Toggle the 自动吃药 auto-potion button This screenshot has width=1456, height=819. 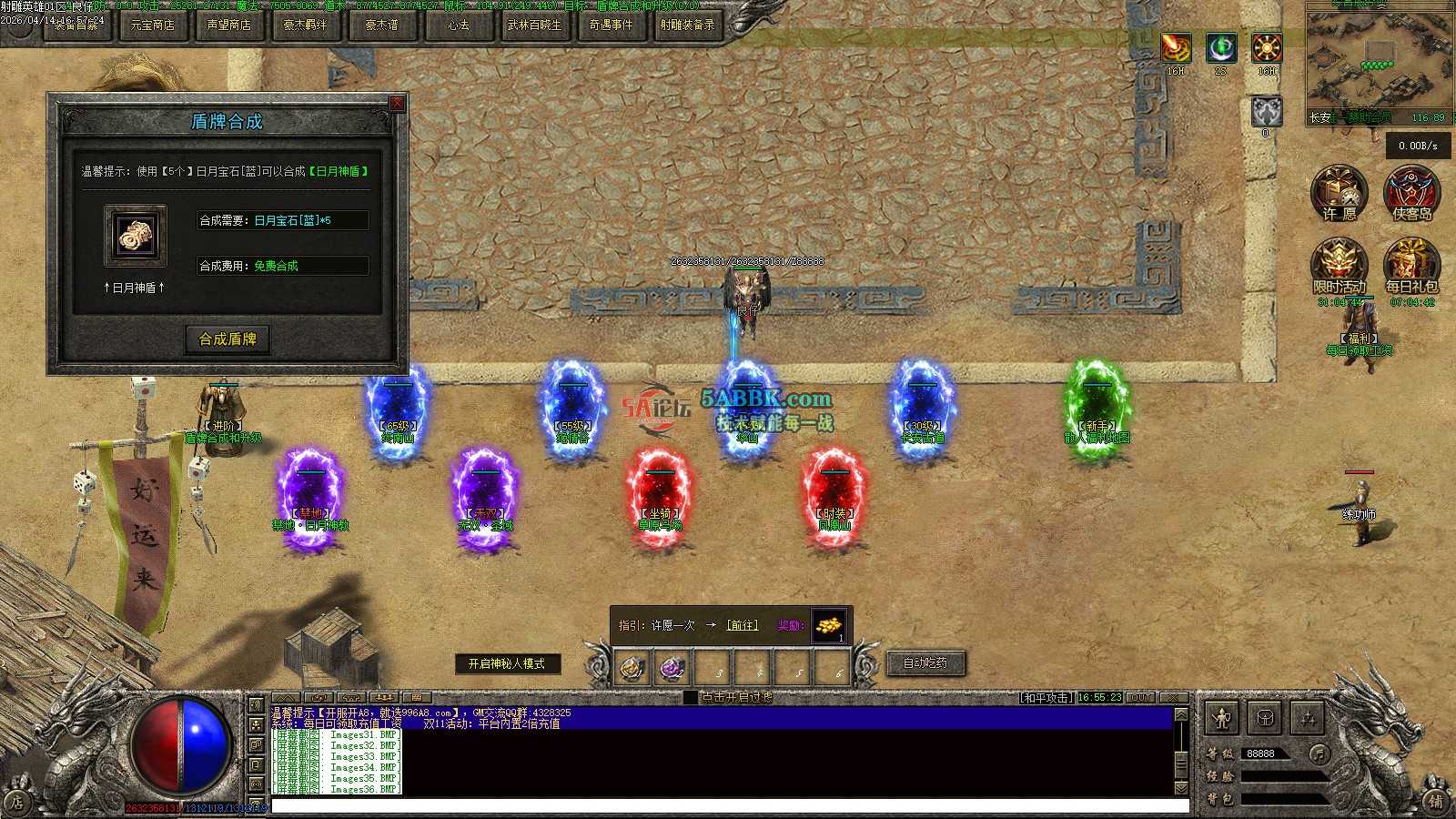[925, 663]
